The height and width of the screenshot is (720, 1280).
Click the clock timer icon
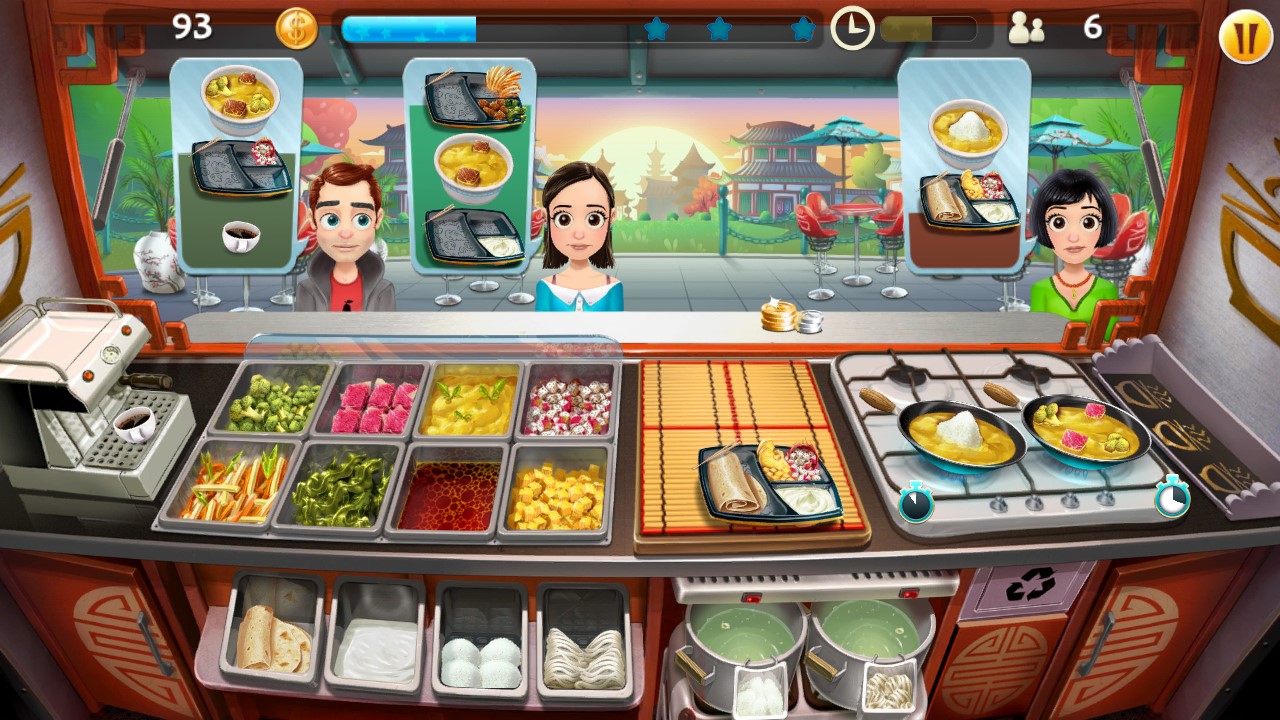point(853,27)
